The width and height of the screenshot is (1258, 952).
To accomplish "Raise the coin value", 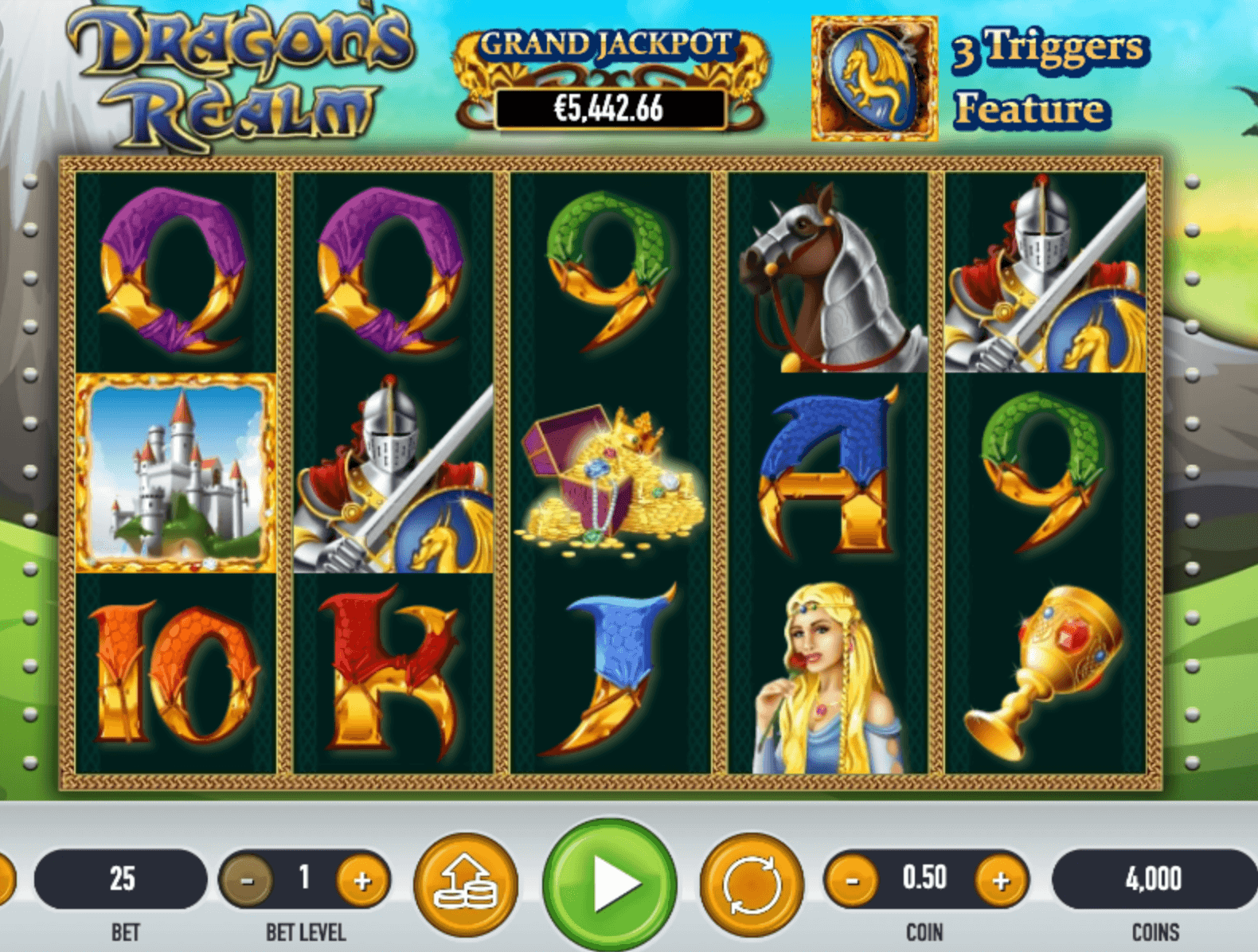I will pyautogui.click(x=1001, y=881).
